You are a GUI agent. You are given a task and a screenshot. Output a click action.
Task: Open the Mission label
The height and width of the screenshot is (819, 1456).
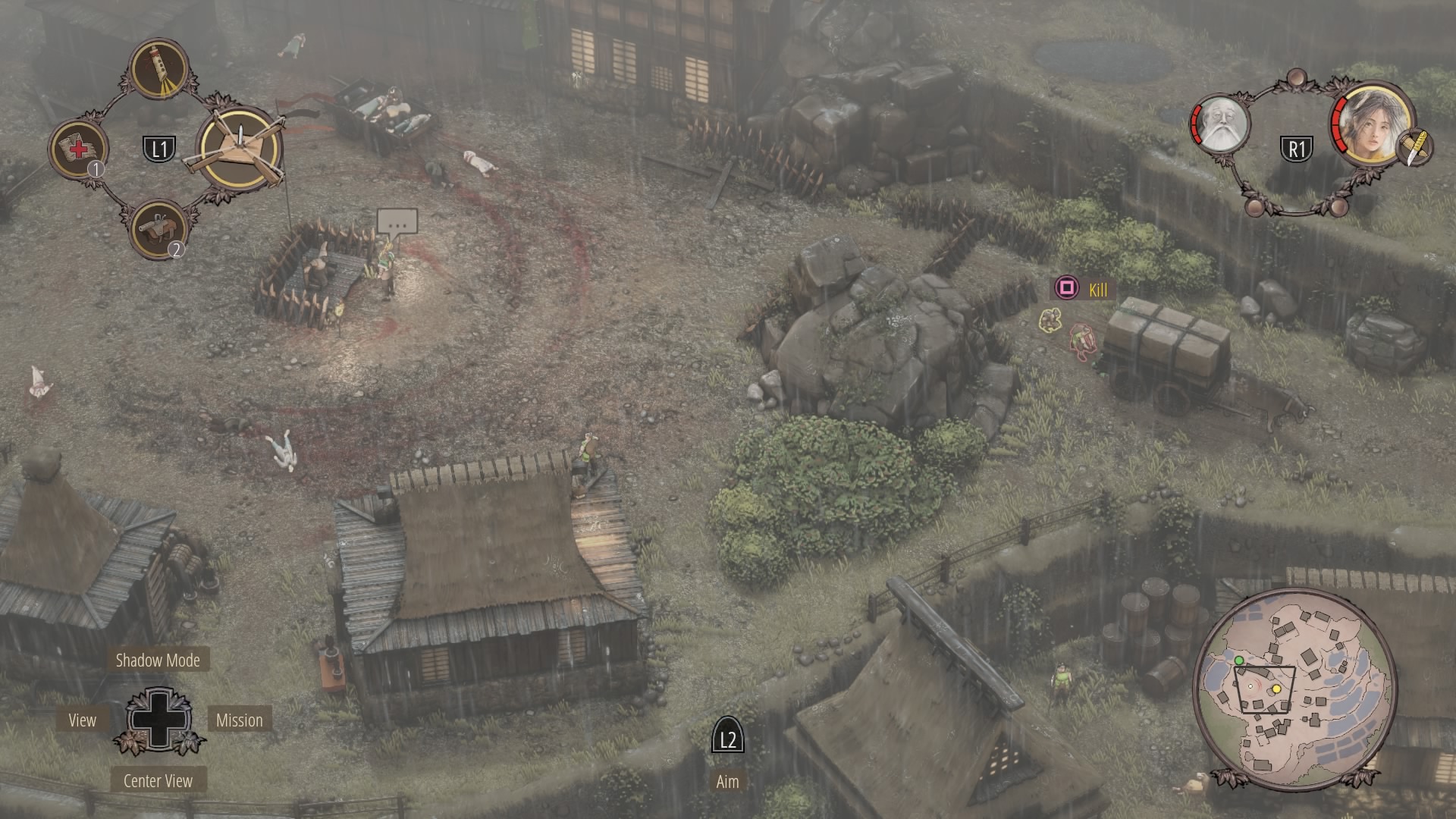click(239, 720)
